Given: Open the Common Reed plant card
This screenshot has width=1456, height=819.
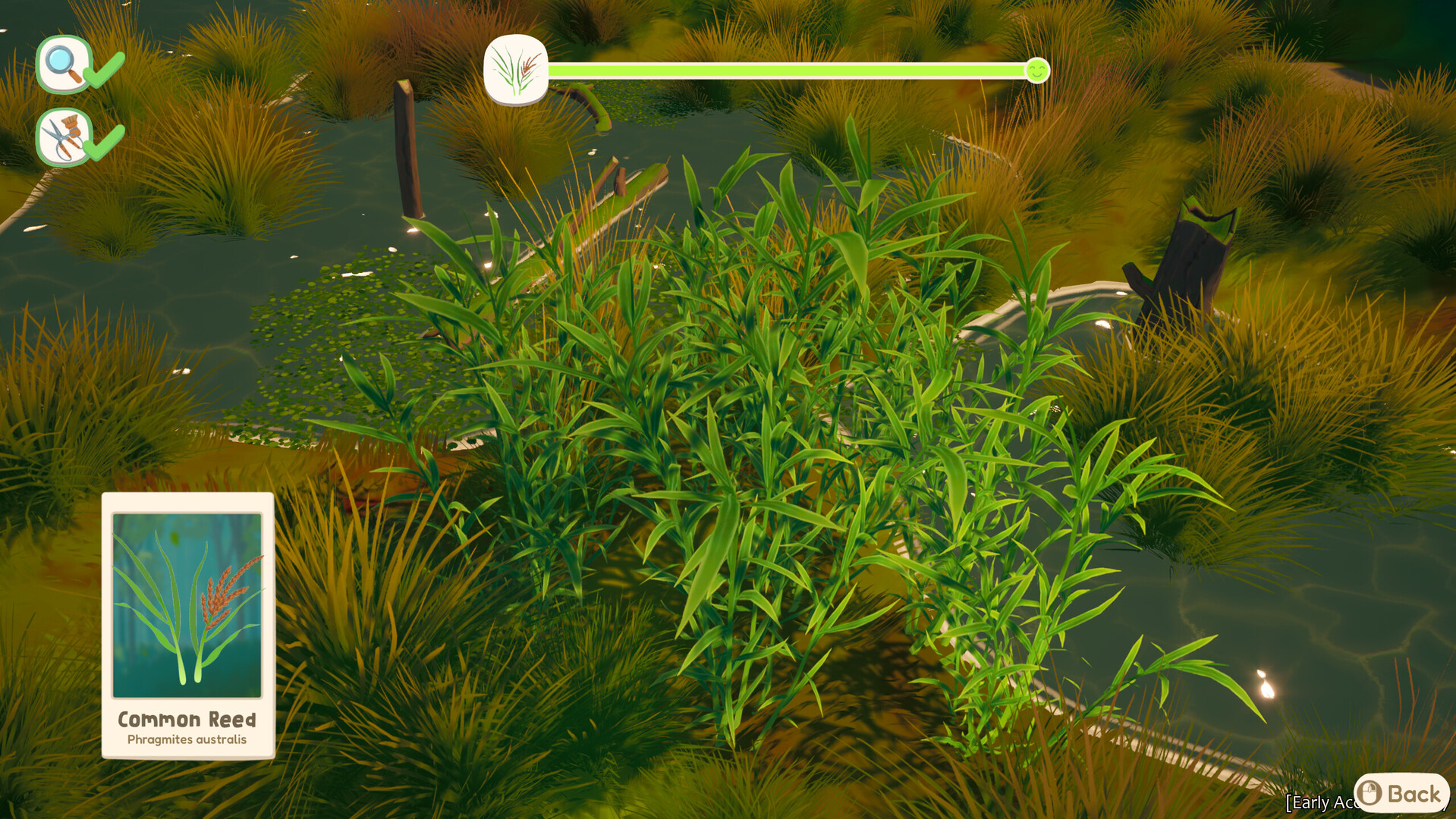Looking at the screenshot, I should click(x=187, y=625).
